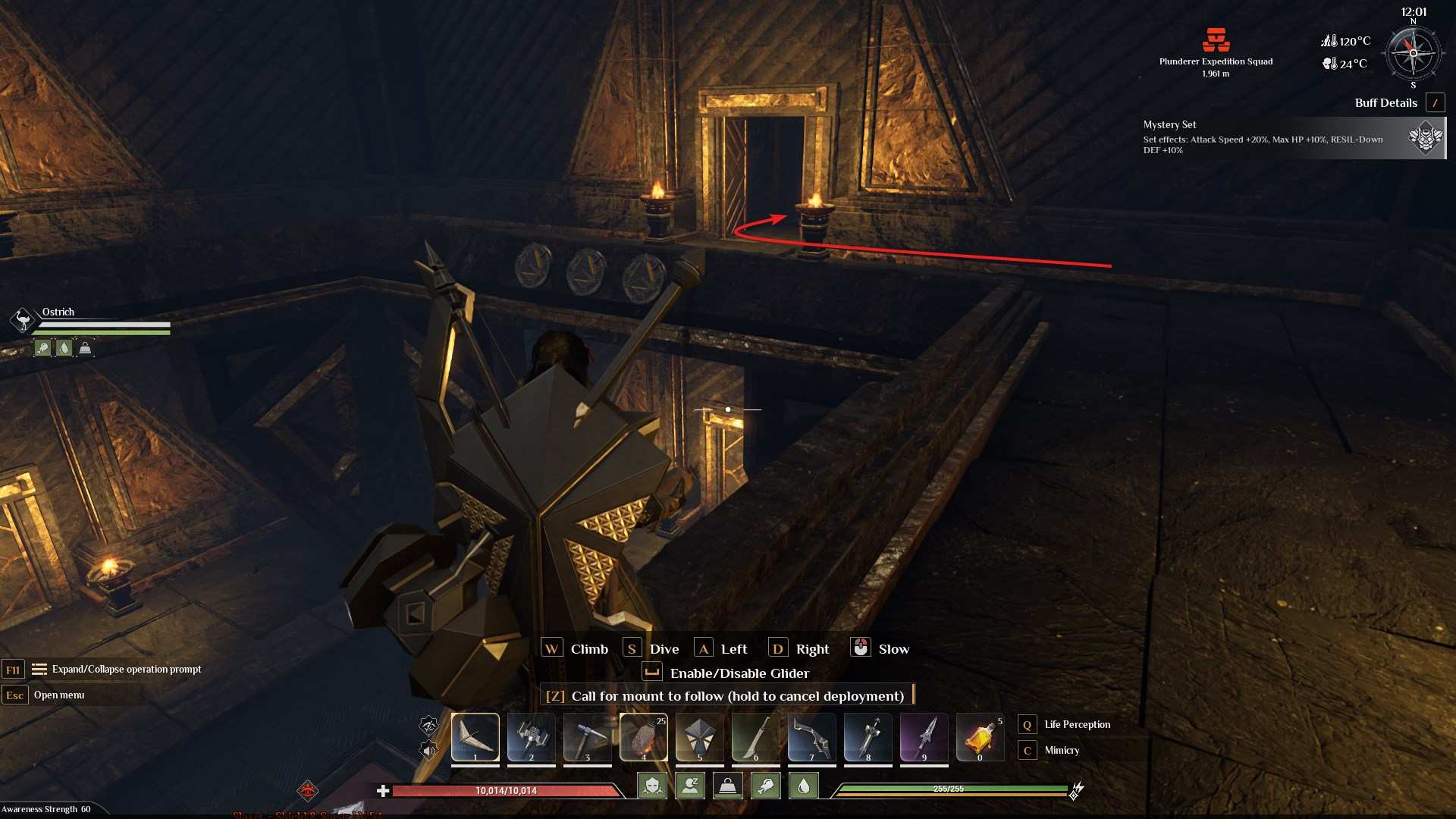Select the war hammer in hotbar slot 2
Image resolution: width=1456 pixels, height=819 pixels.
532,736
